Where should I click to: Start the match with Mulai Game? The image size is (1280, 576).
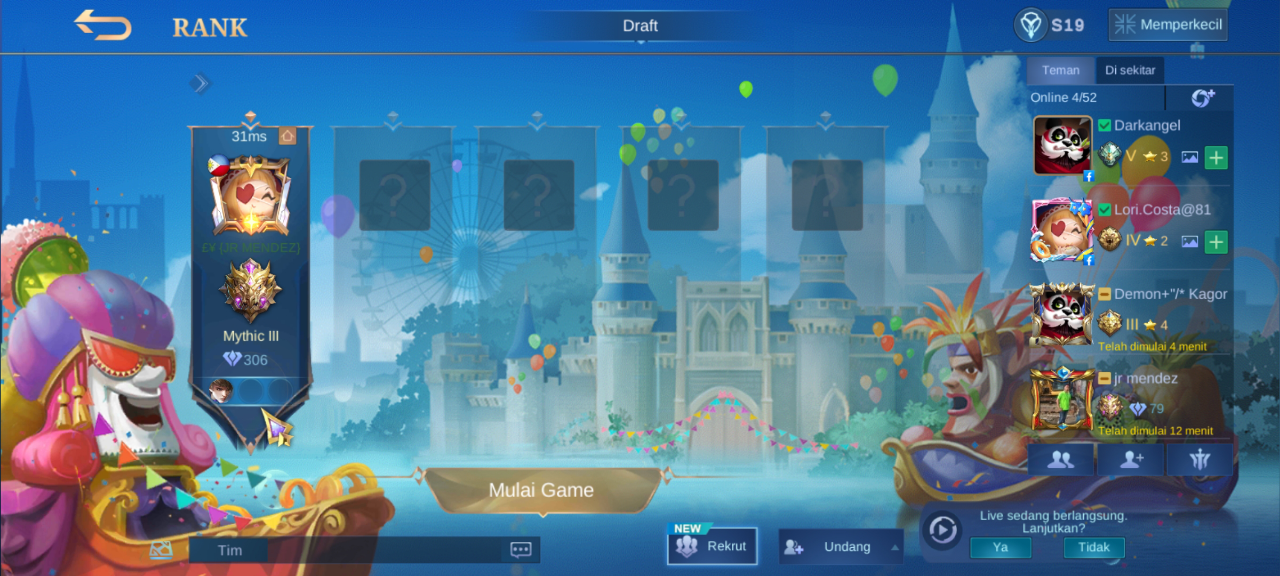coord(541,490)
